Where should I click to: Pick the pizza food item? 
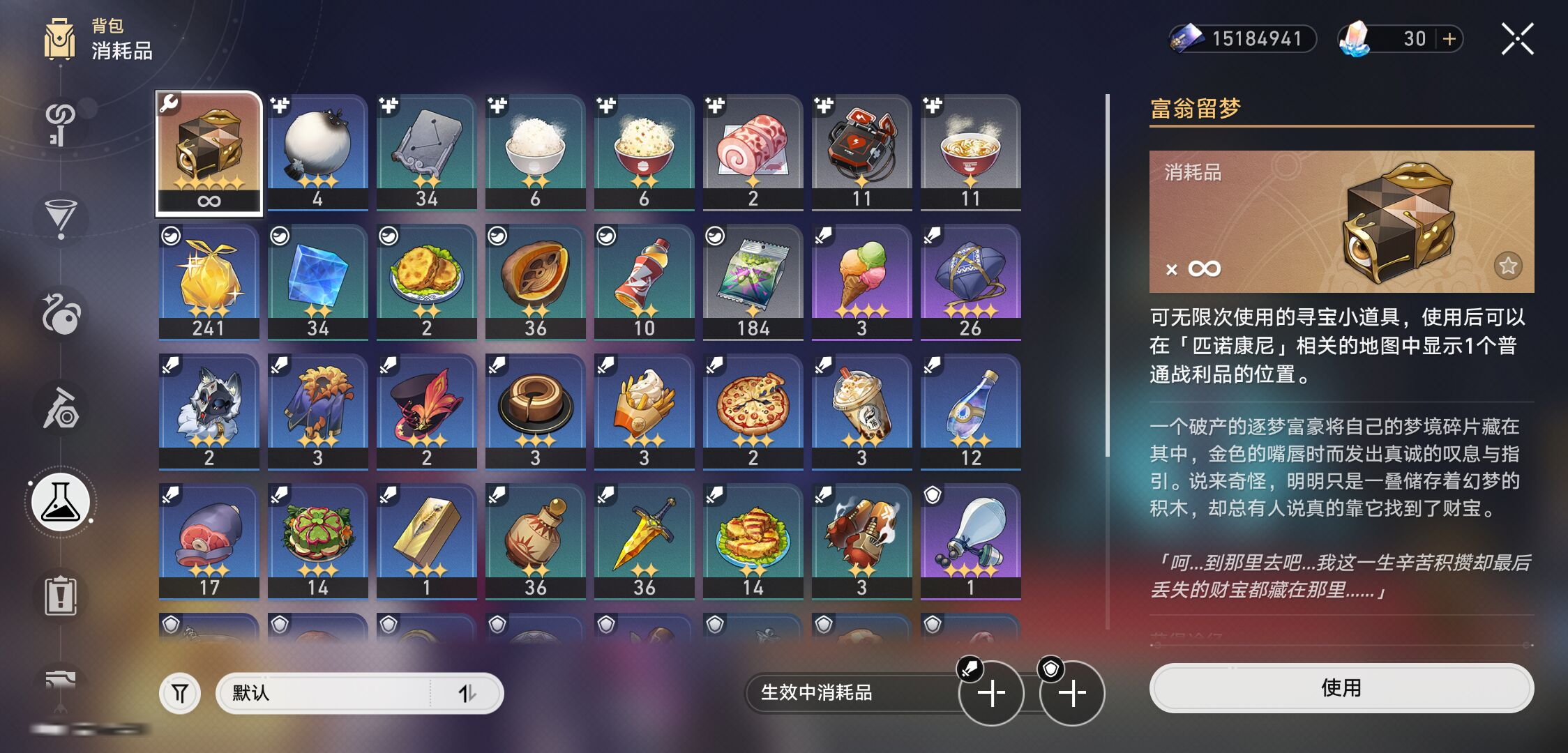[x=753, y=411]
